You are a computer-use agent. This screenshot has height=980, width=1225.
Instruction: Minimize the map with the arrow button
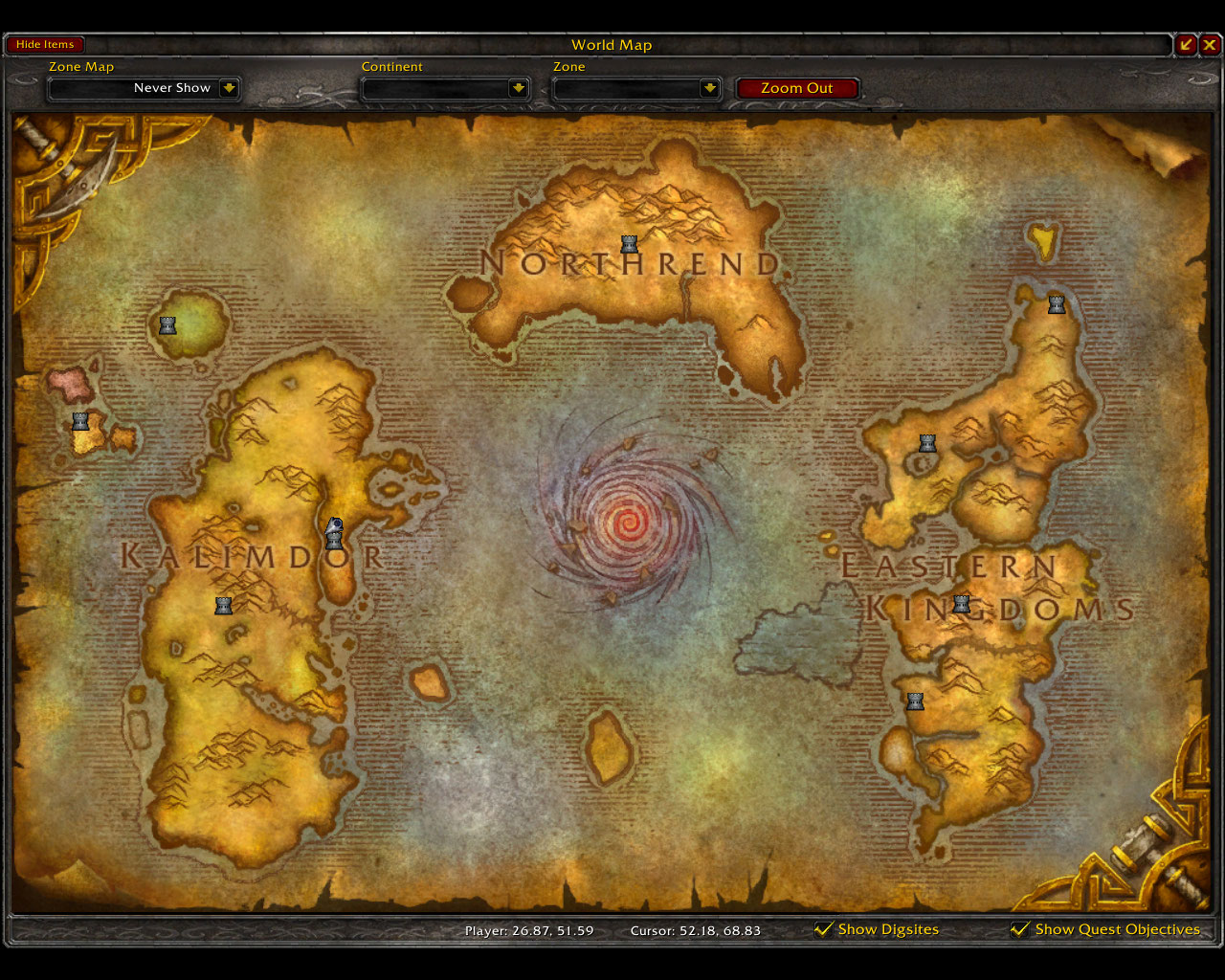tap(1187, 45)
